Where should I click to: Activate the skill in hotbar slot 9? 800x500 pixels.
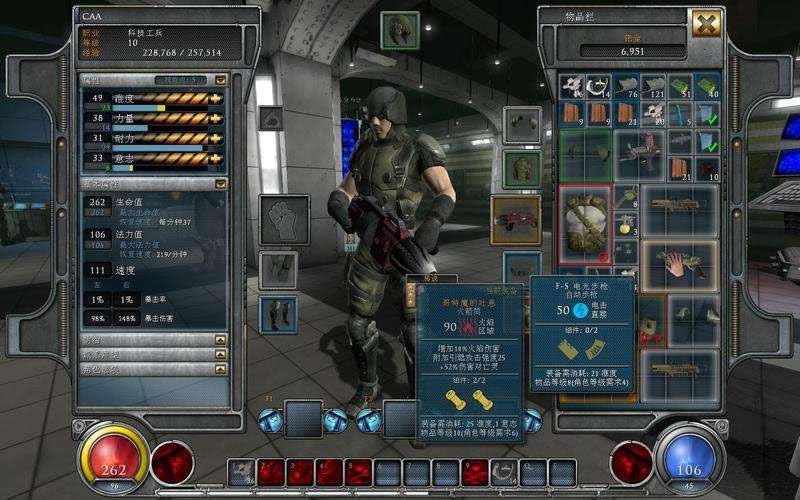[x=476, y=472]
